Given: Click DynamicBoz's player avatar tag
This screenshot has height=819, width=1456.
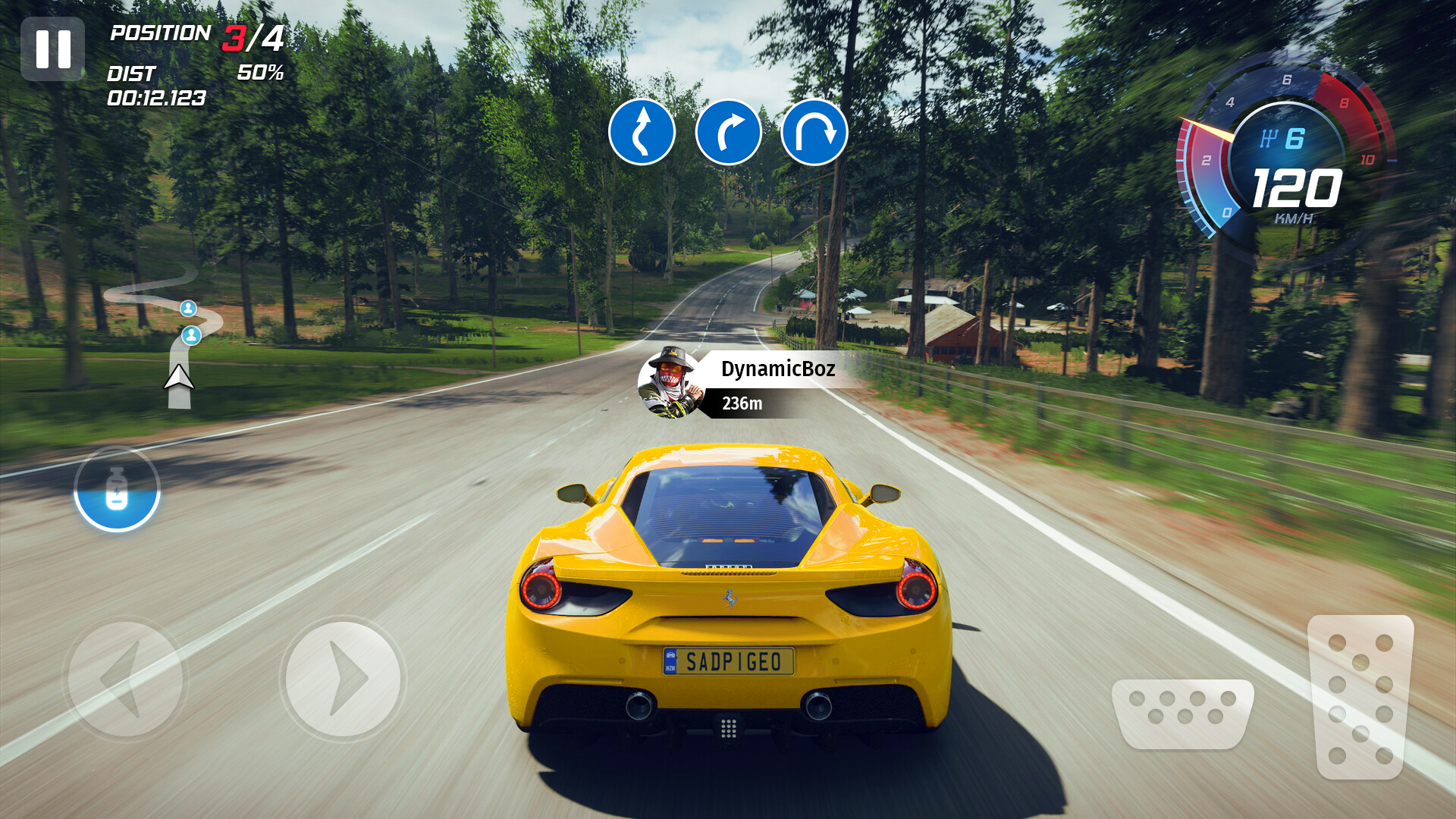Looking at the screenshot, I should pyautogui.click(x=670, y=384).
